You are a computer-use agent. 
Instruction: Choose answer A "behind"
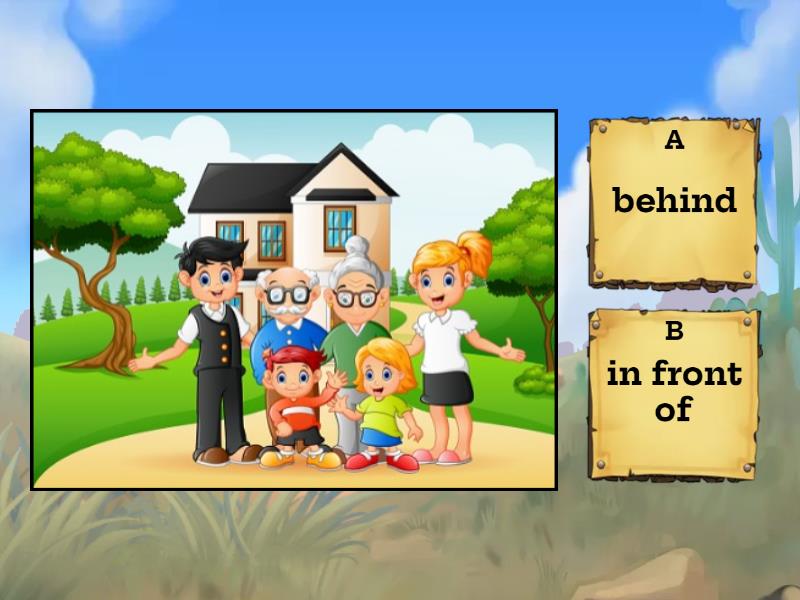coord(673,202)
